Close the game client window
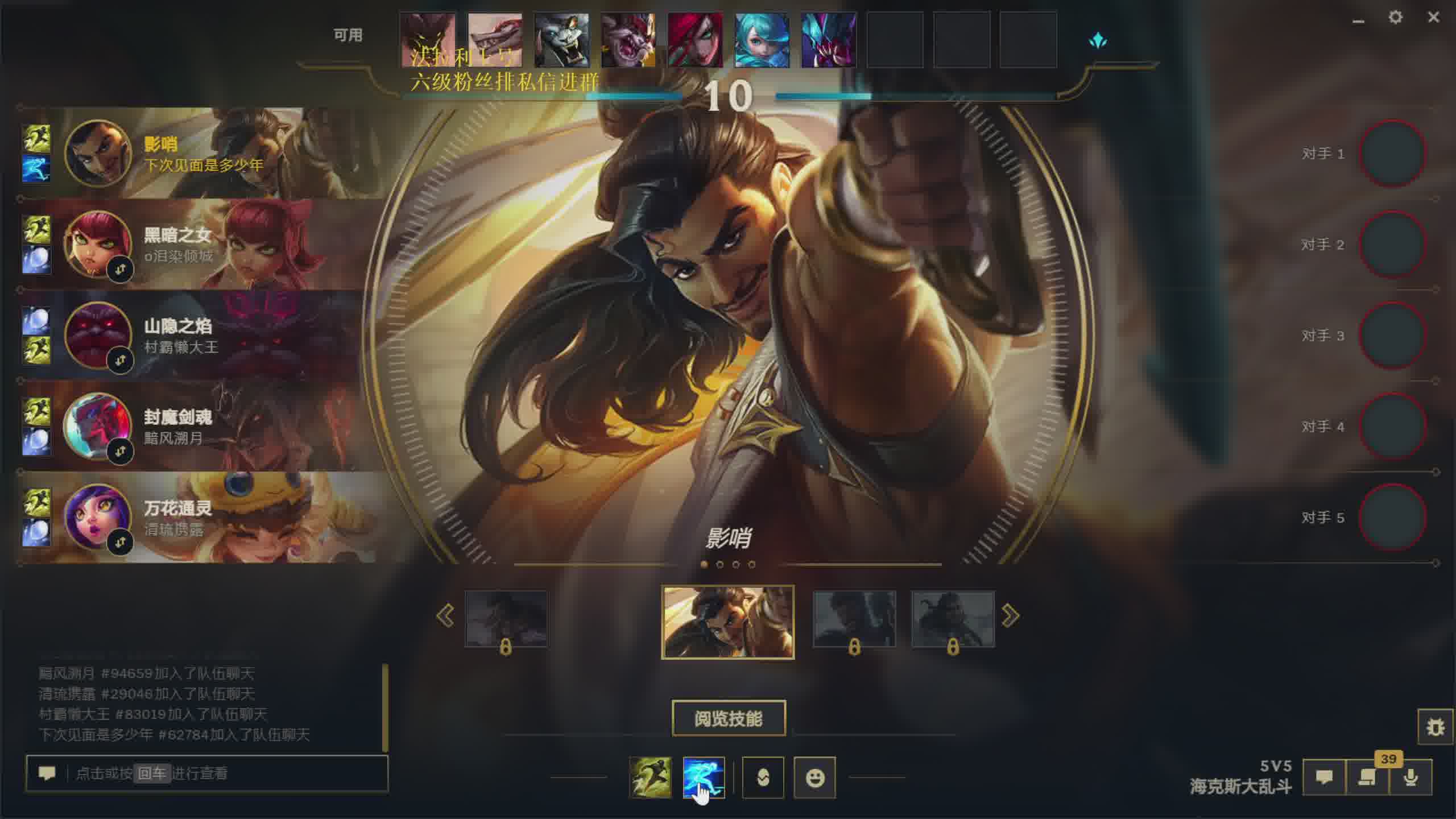The height and width of the screenshot is (819, 1456). pos(1433,18)
